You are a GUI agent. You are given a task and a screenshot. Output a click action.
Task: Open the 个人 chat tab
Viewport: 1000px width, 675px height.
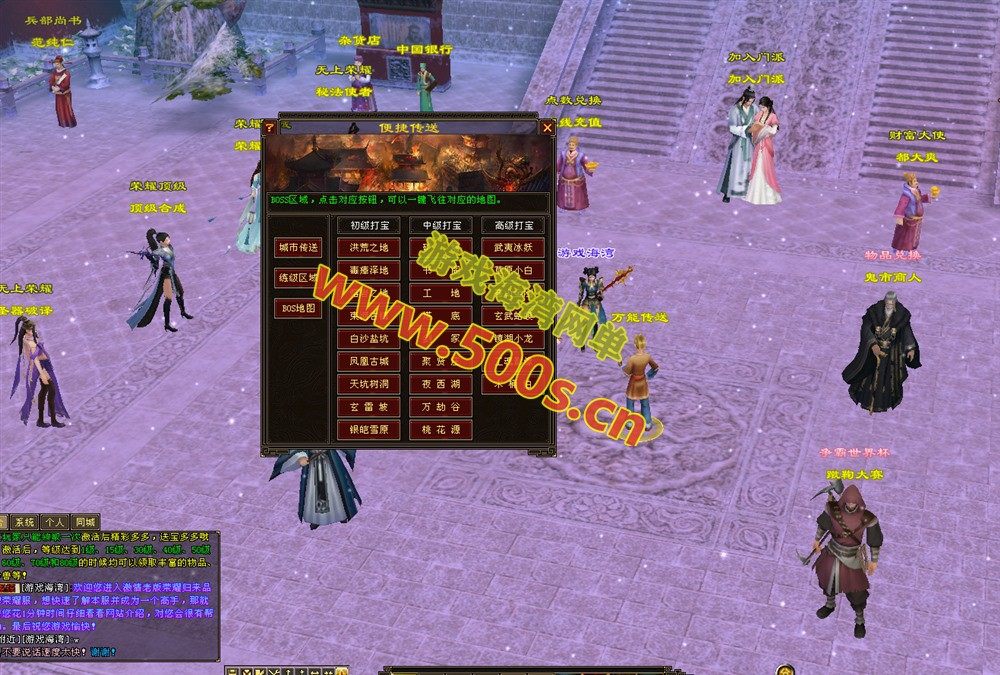coord(55,522)
